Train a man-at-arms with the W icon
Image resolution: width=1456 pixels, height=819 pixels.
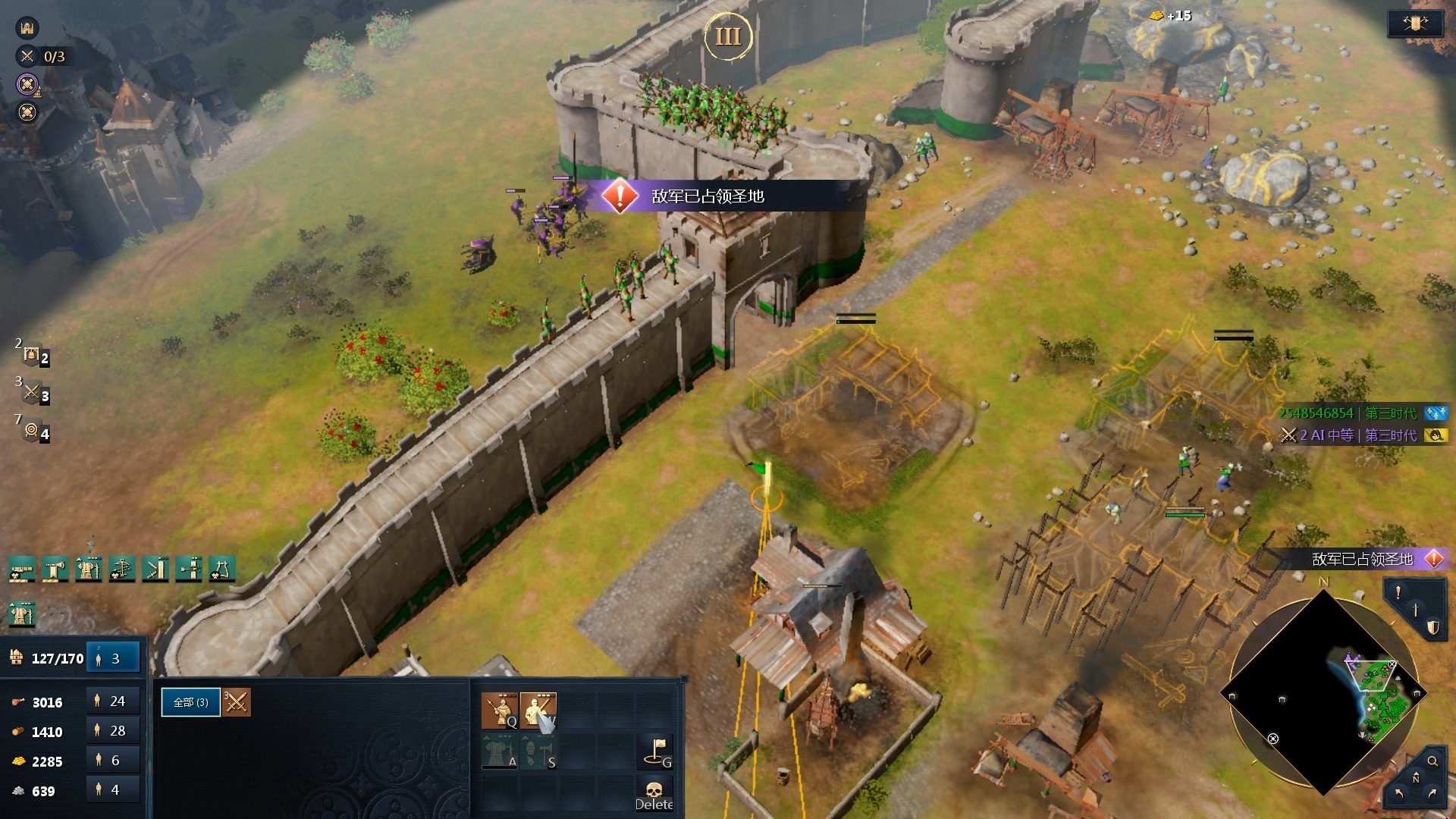[538, 710]
